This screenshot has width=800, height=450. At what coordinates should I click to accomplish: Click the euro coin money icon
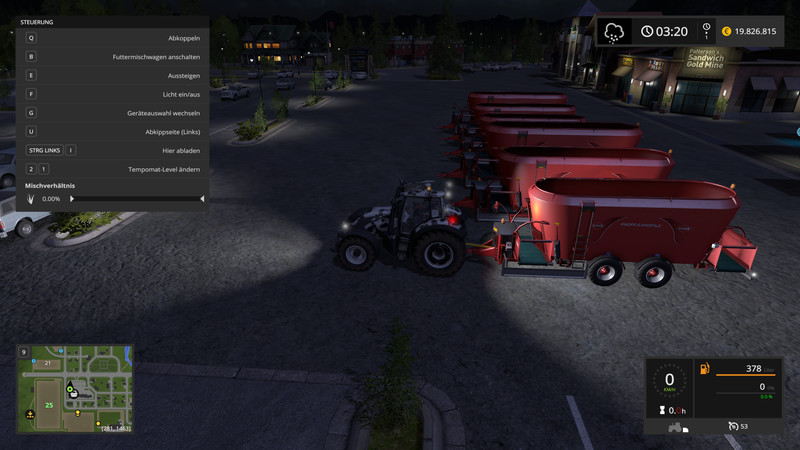(x=726, y=32)
